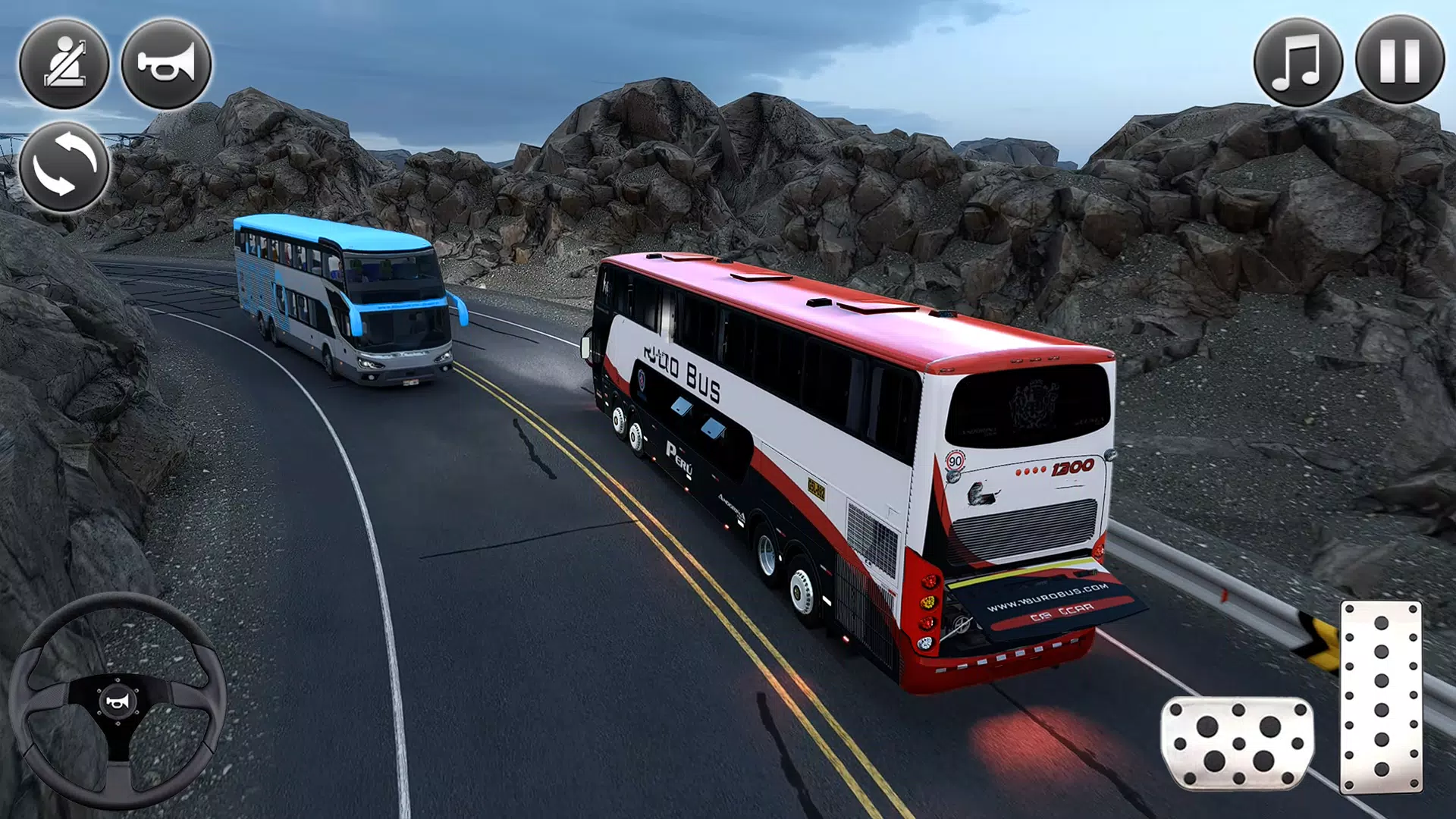Toggle the horn sound

pyautogui.click(x=165, y=64)
